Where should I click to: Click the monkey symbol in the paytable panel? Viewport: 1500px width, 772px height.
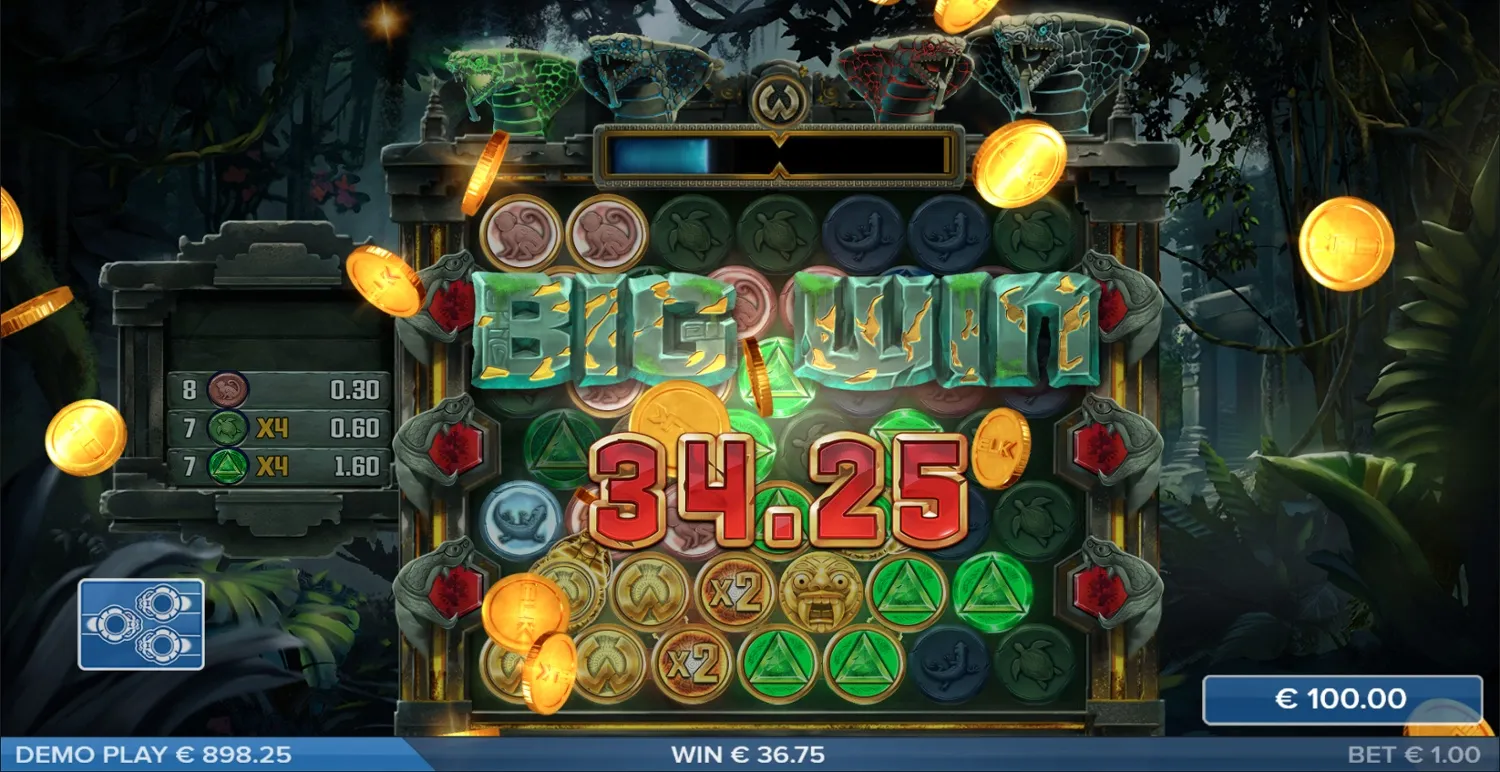[226, 391]
